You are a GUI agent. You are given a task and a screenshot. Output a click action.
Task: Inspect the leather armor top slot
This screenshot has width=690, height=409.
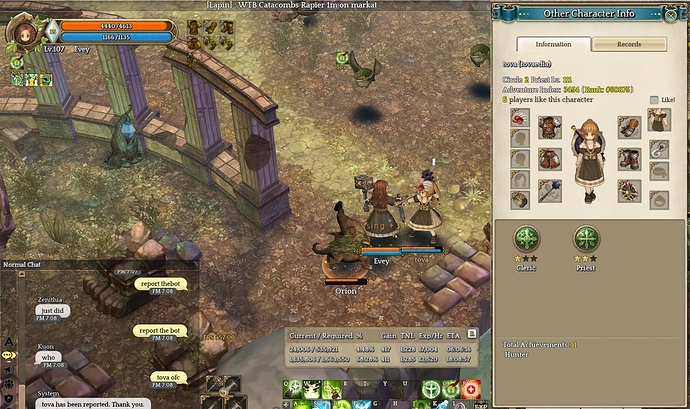click(549, 126)
